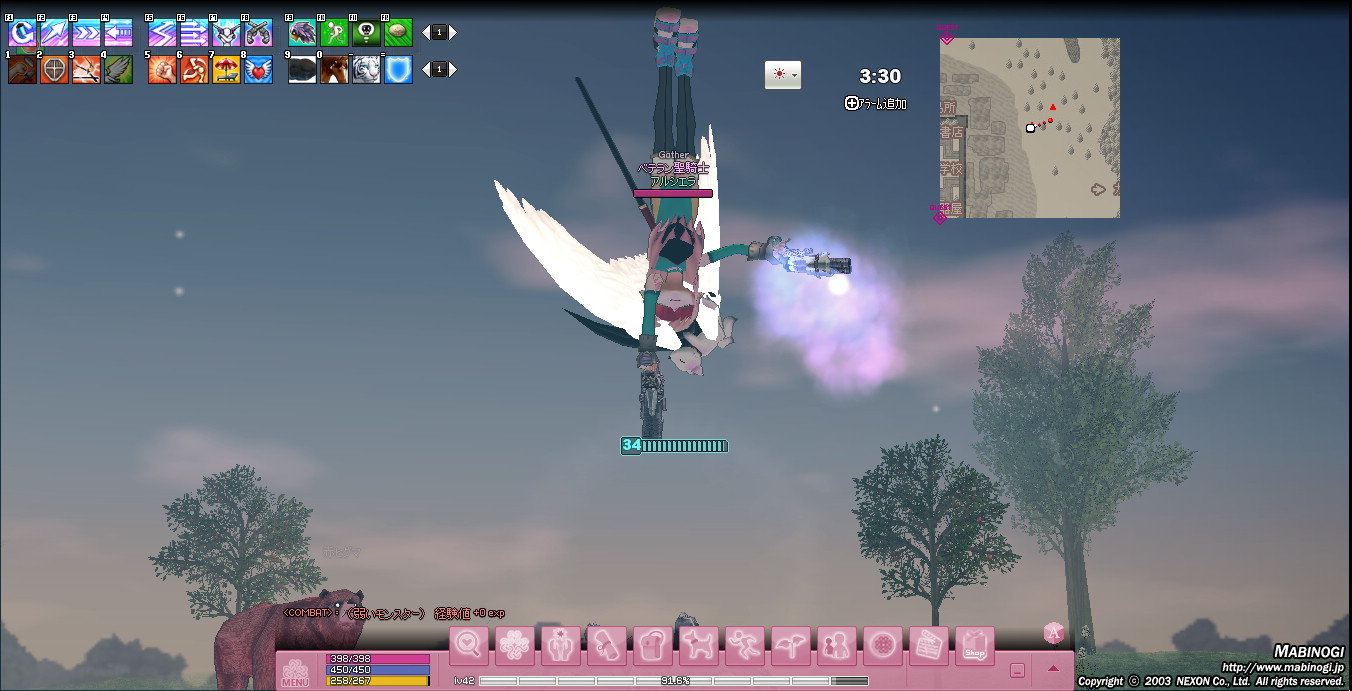1352x691 pixels.
Task: Add an alarm with アラーム追加
Action: [876, 103]
